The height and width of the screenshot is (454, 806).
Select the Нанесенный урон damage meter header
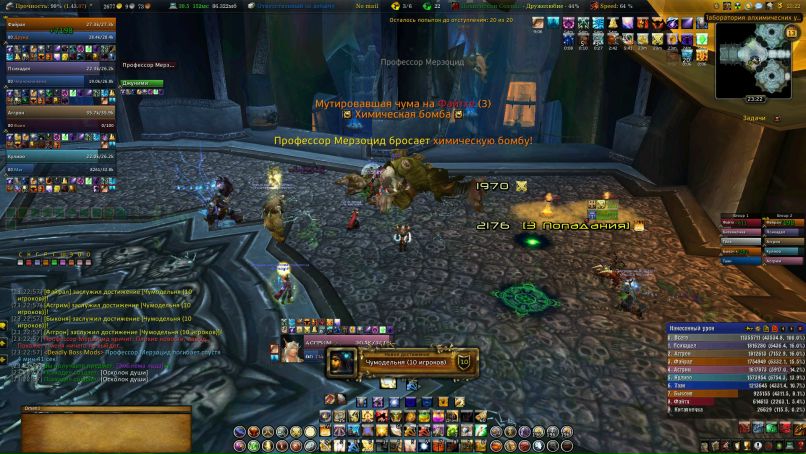tap(700, 328)
